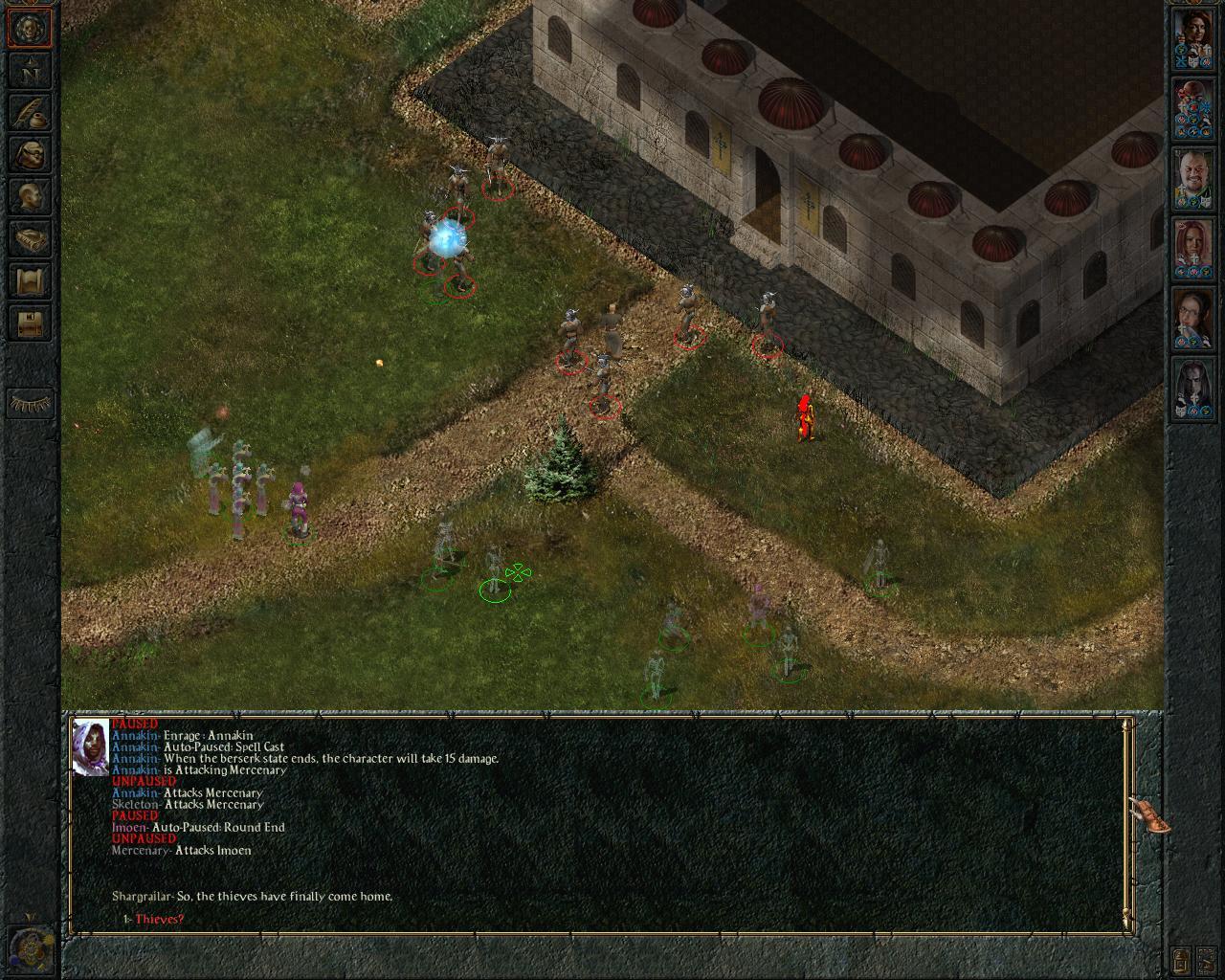The height and width of the screenshot is (980, 1225).
Task: Open the area map with the compass button
Action: point(30,70)
